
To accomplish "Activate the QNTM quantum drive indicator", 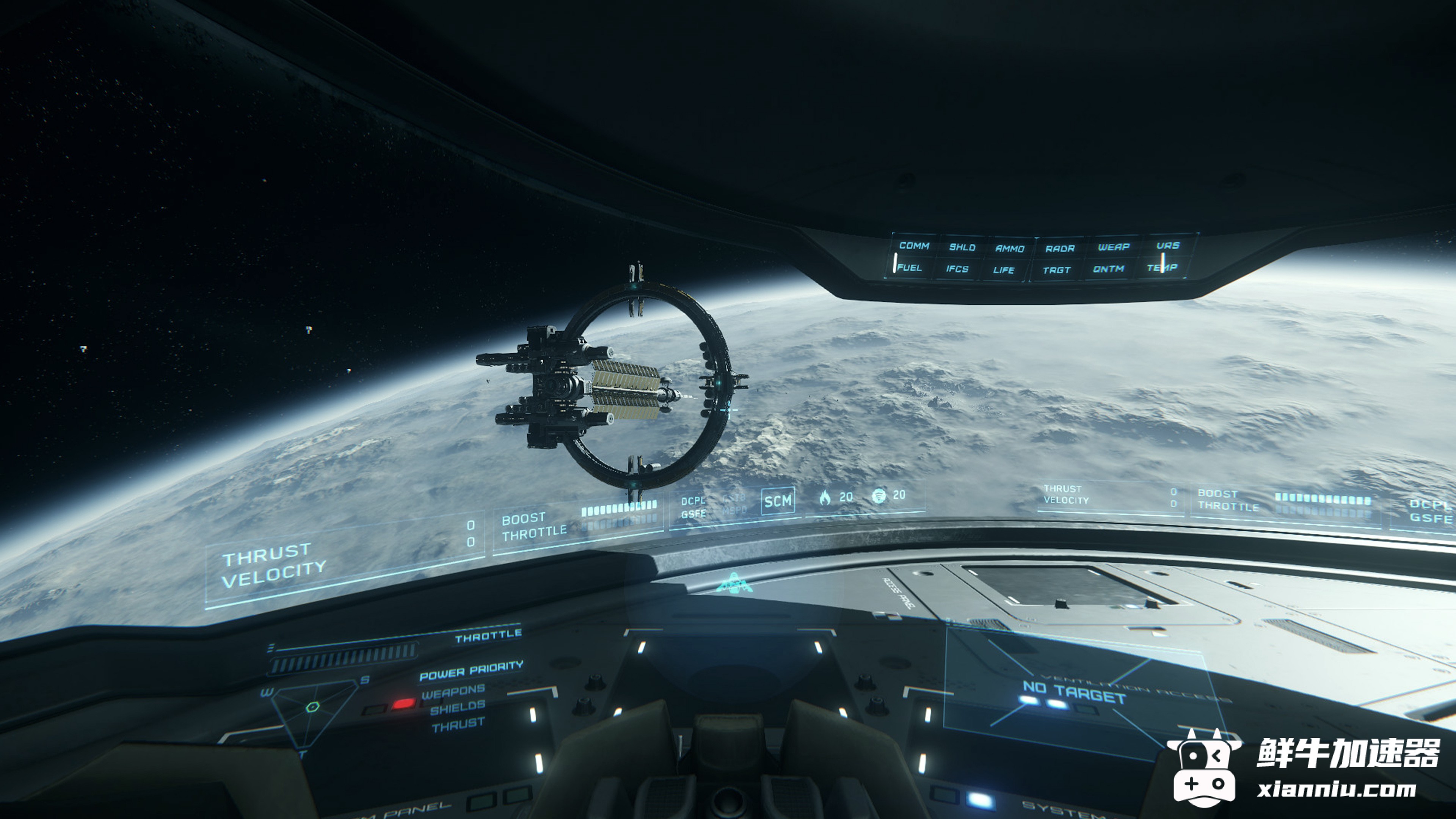I will point(1108,269).
